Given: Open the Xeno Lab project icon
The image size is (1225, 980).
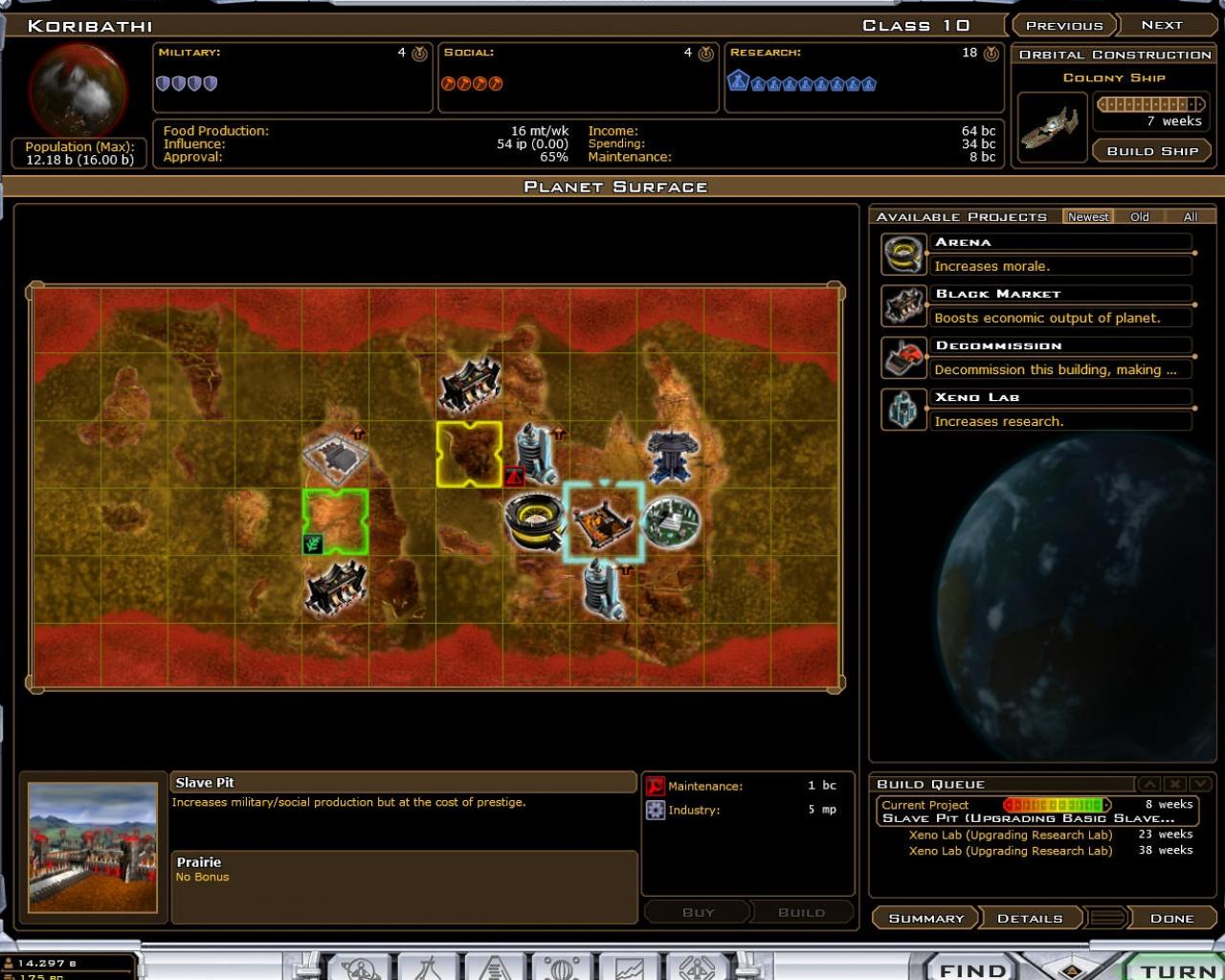Looking at the screenshot, I should (904, 409).
